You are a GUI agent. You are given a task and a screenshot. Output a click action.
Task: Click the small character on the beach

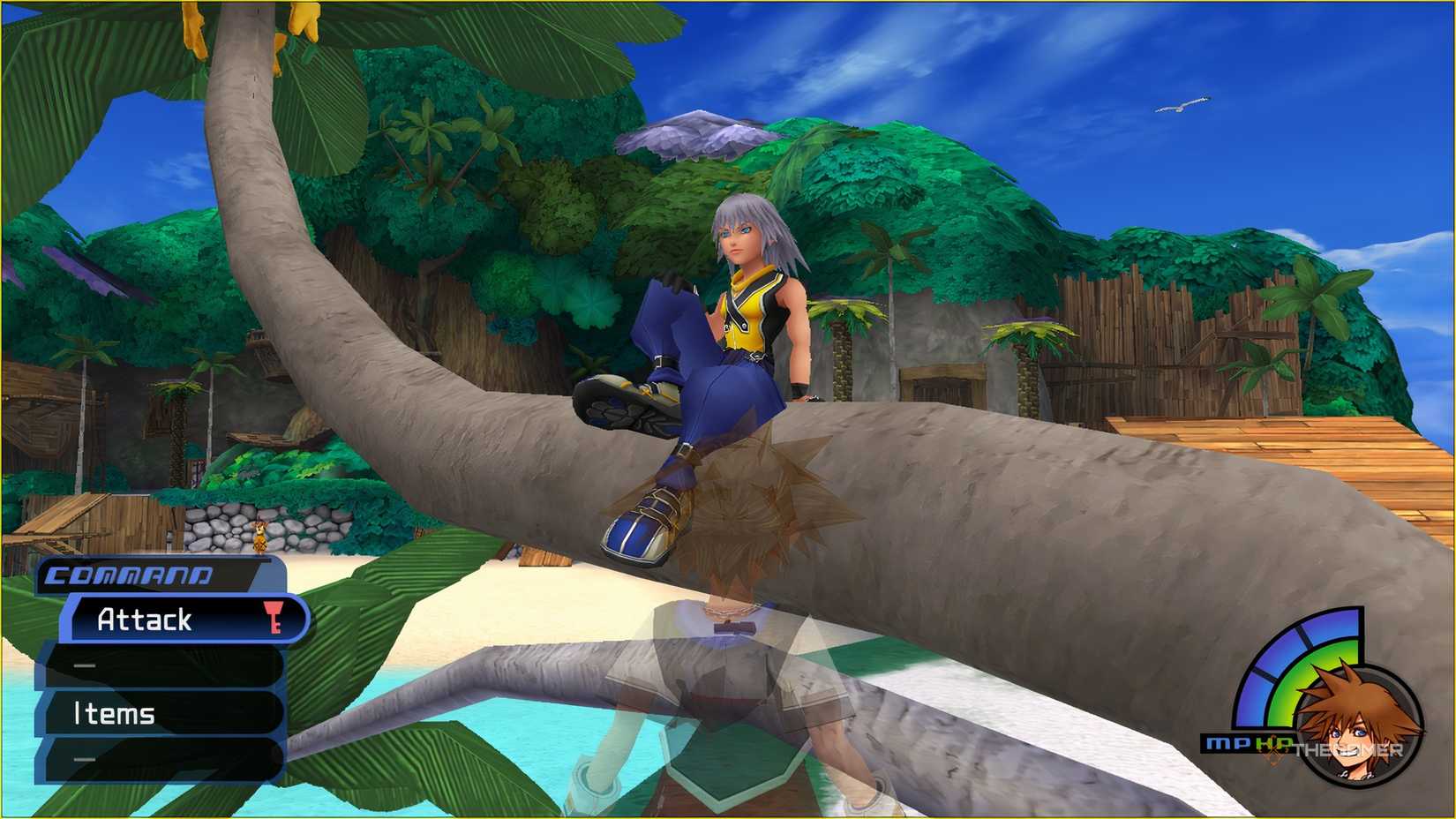pyautogui.click(x=259, y=537)
